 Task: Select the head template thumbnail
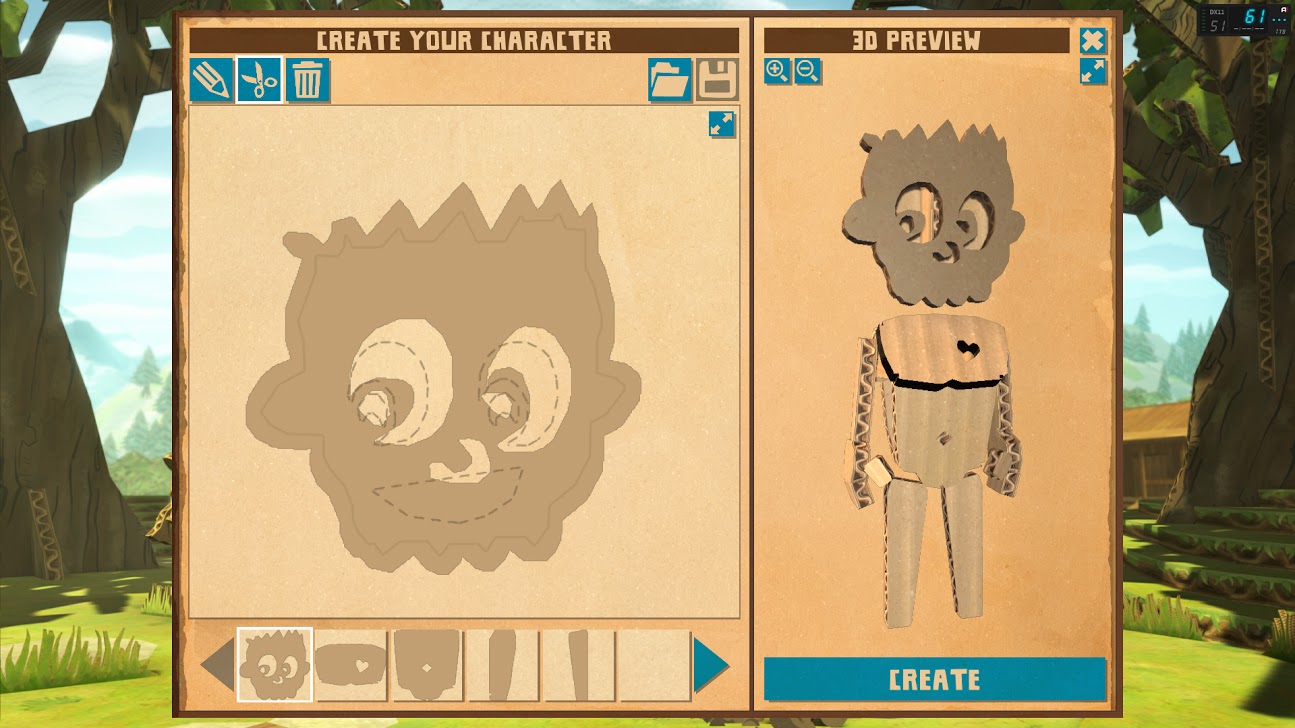click(x=273, y=664)
